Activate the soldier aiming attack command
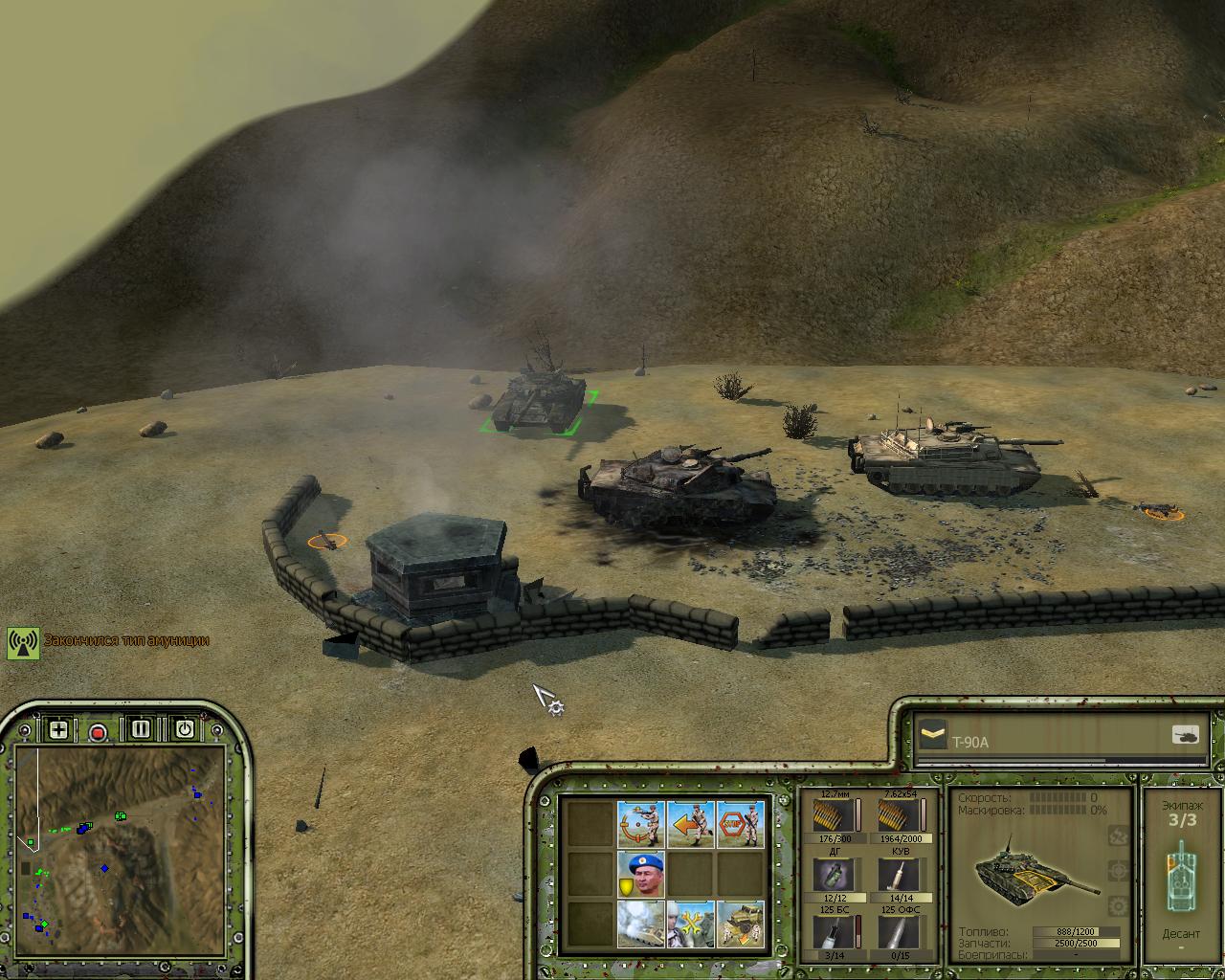This screenshot has height=980, width=1225. tap(641, 824)
